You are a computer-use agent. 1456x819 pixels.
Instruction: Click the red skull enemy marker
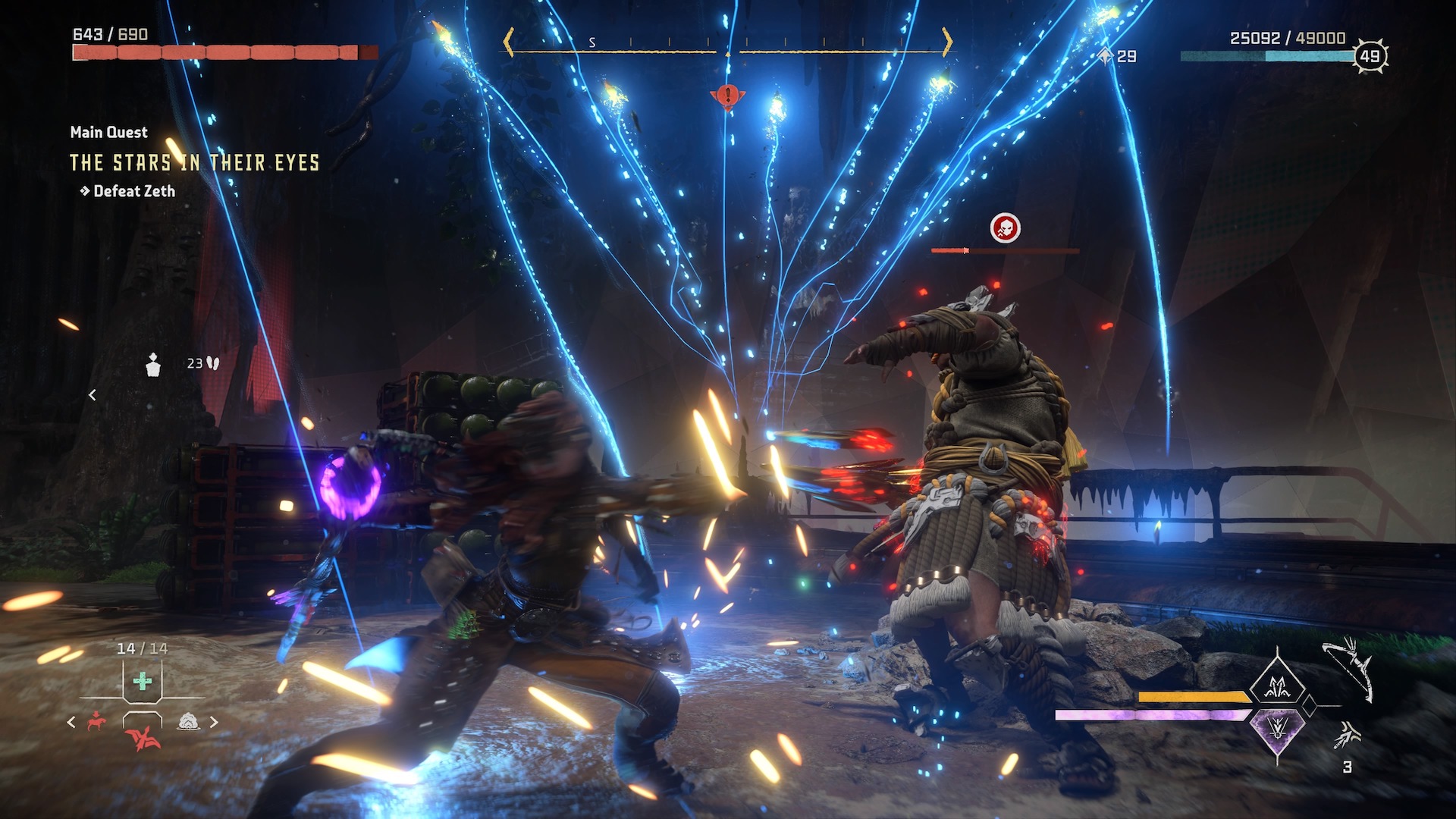pos(1006,227)
